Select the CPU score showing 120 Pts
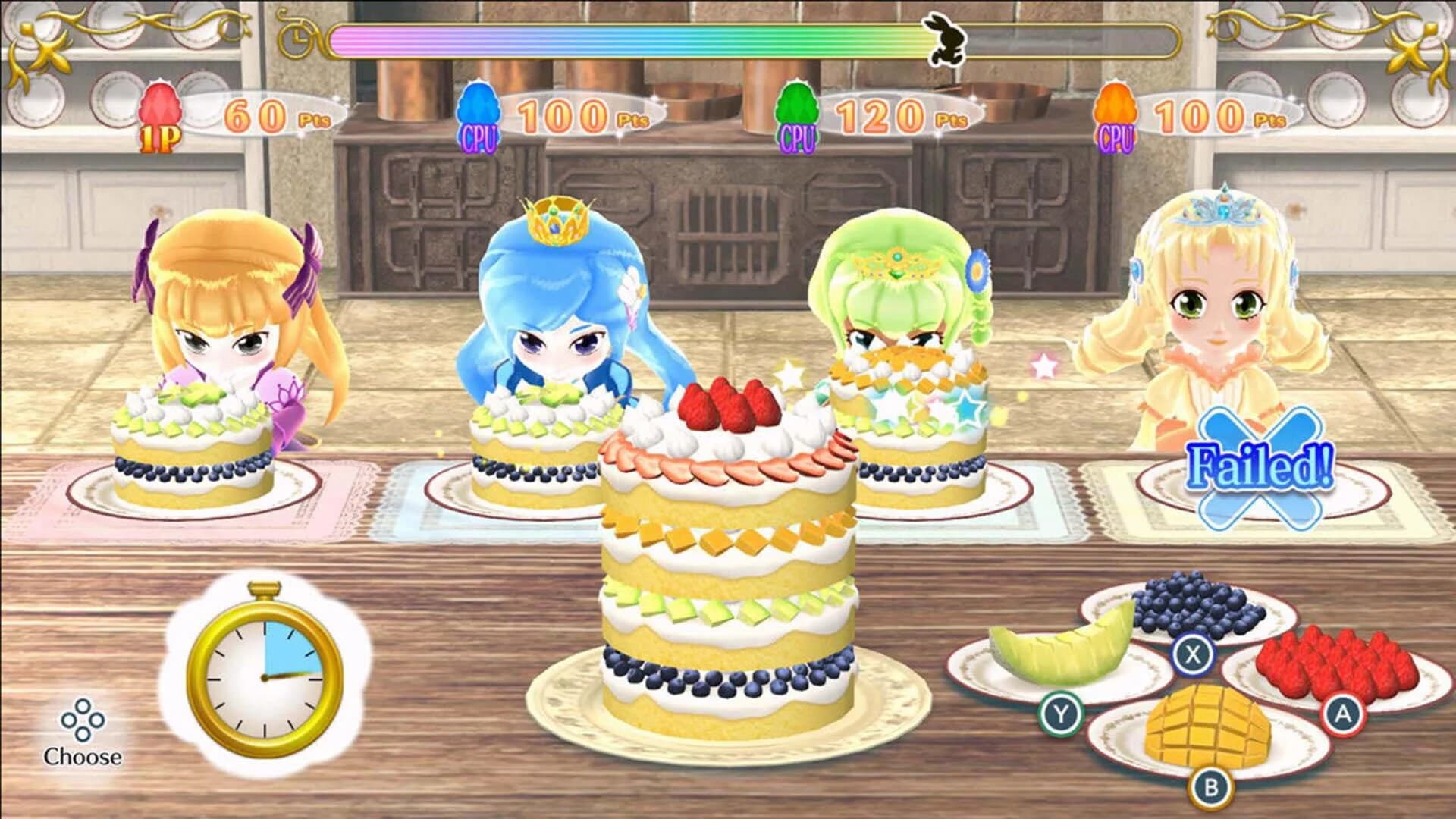 click(x=895, y=114)
